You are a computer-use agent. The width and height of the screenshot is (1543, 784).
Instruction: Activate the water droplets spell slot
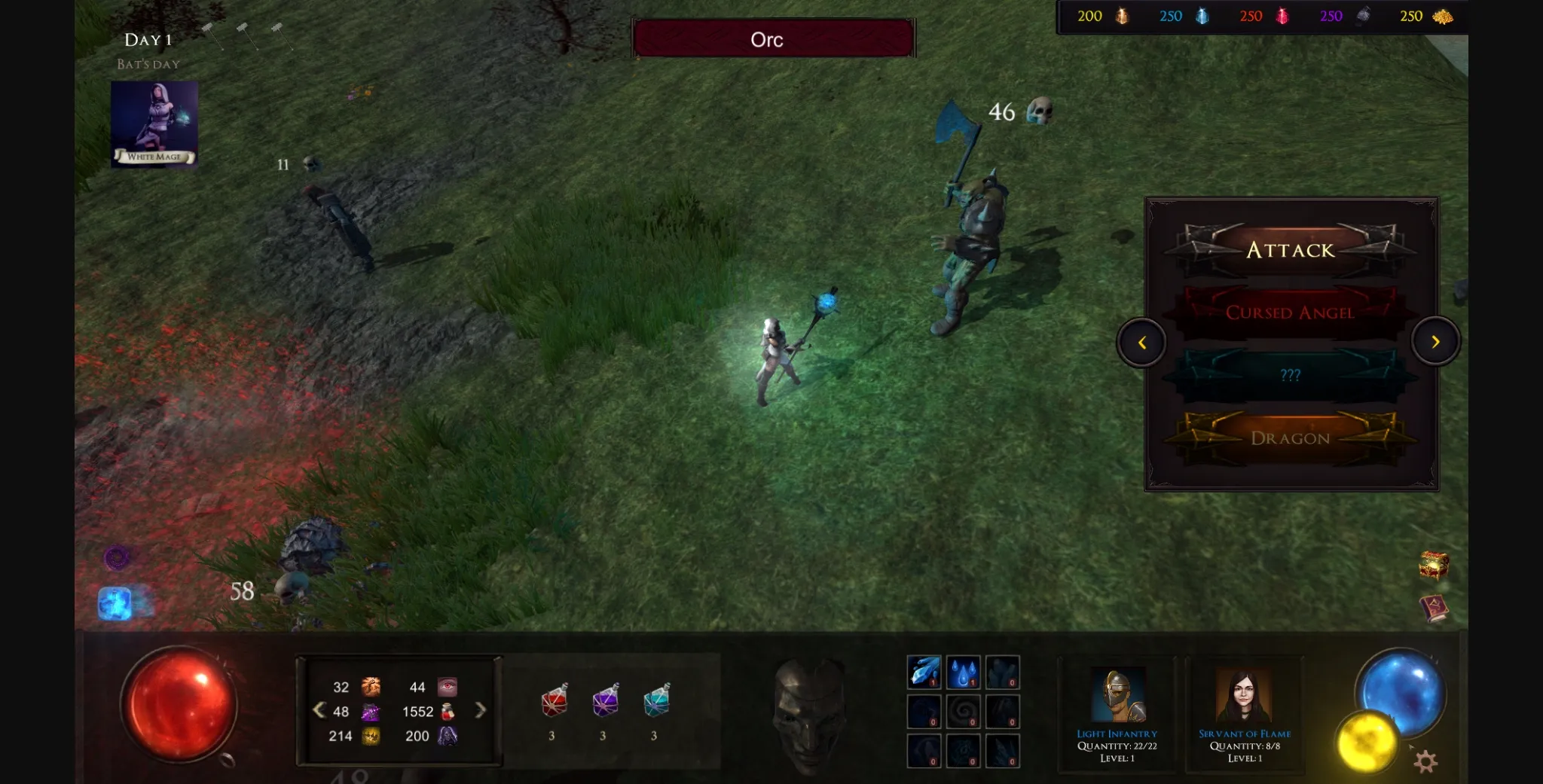[x=963, y=672]
